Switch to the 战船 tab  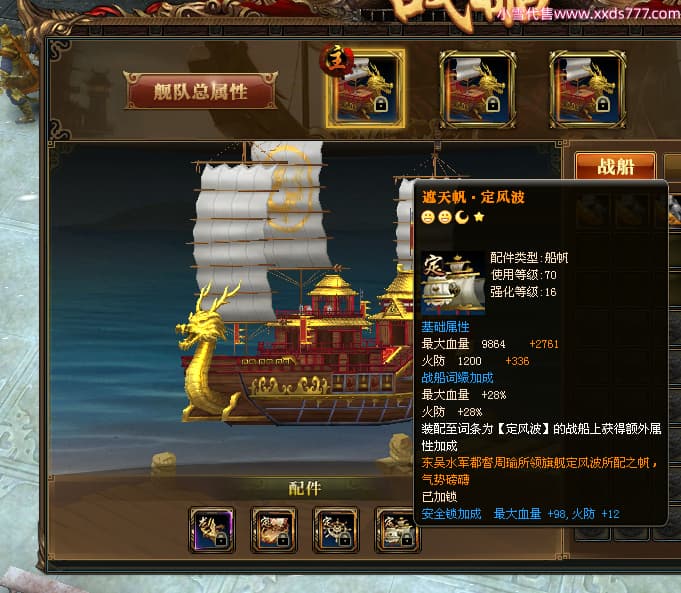pyautogui.click(x=615, y=167)
